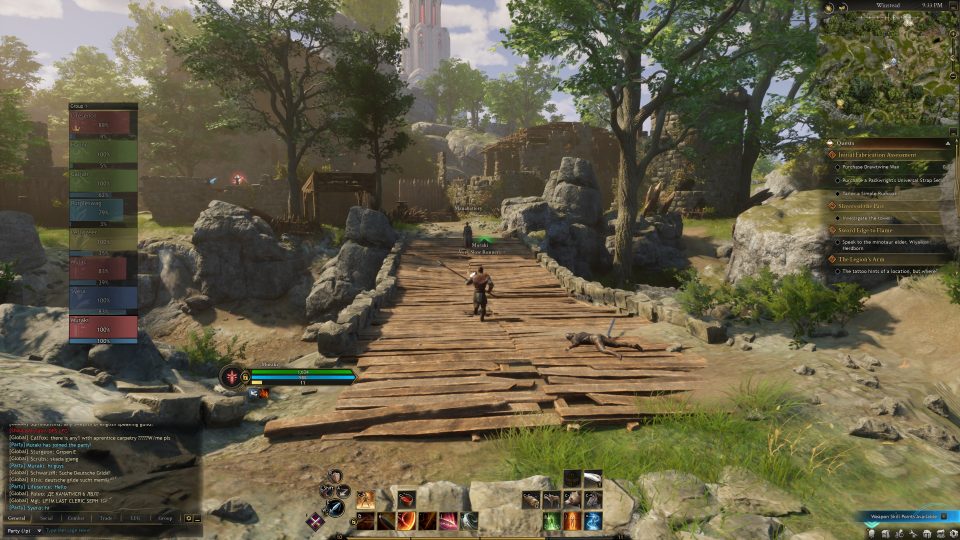Show the Trade chat tab
Image resolution: width=960 pixels, height=540 pixels.
[x=105, y=518]
